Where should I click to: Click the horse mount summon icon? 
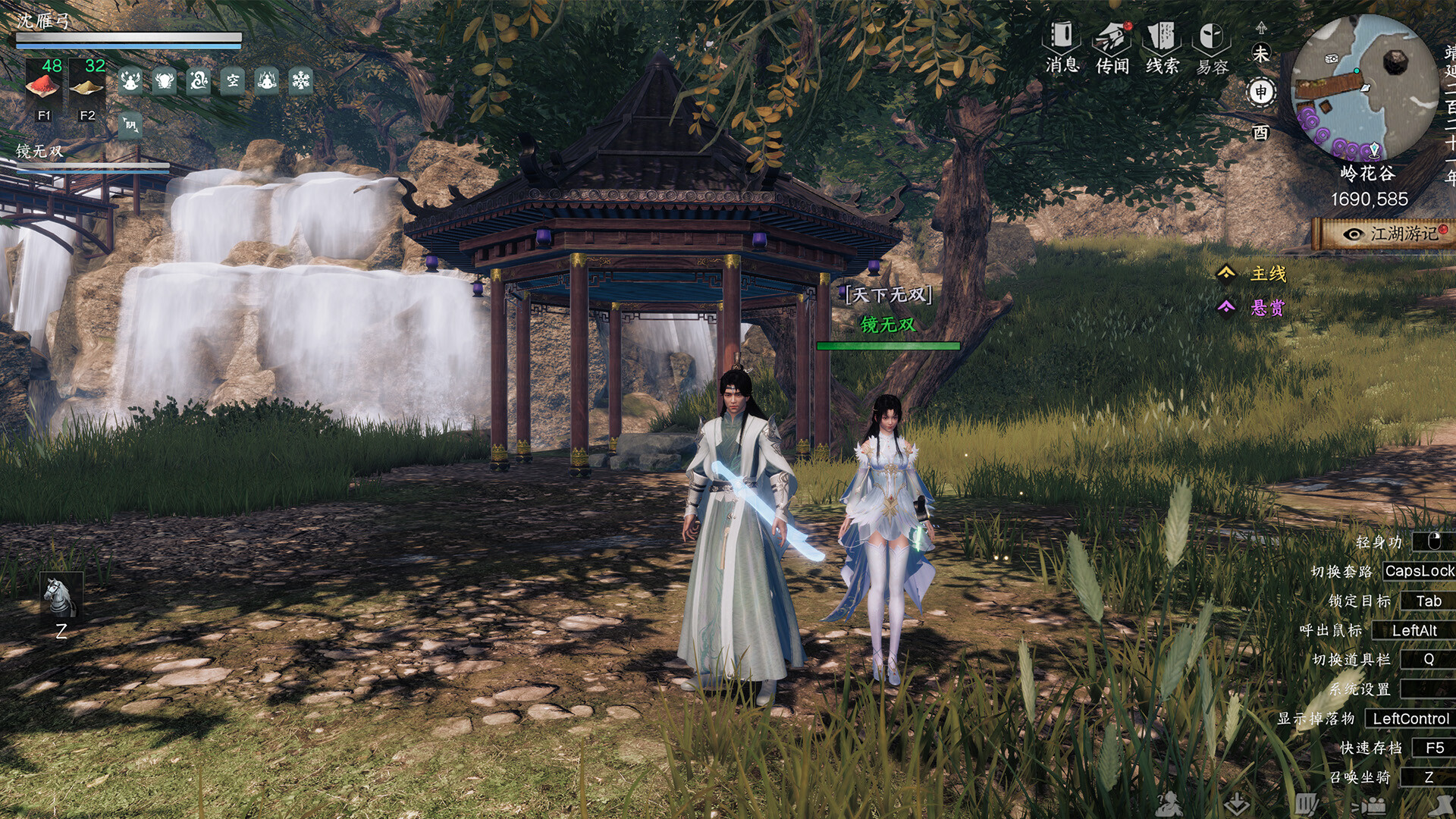pos(61,596)
